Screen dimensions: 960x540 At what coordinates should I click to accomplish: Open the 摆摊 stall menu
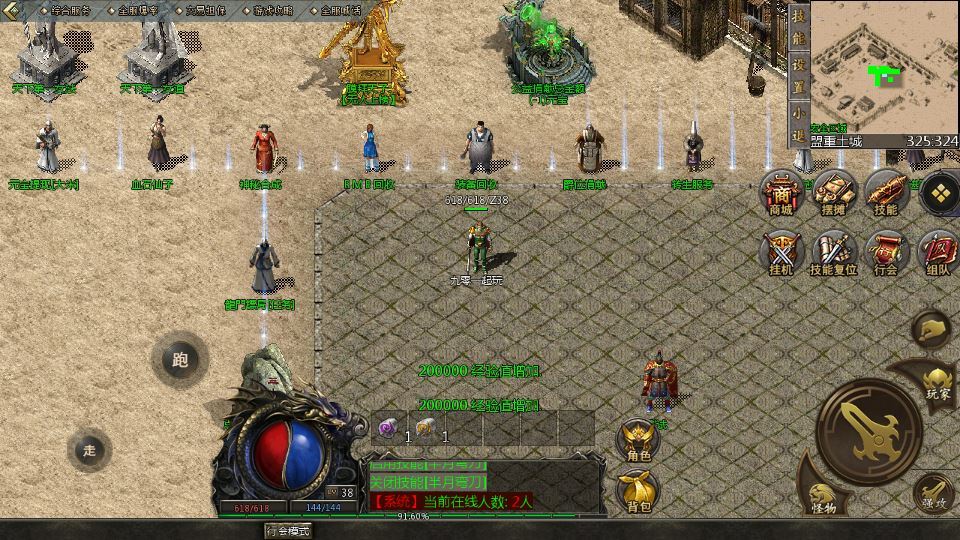(x=833, y=192)
